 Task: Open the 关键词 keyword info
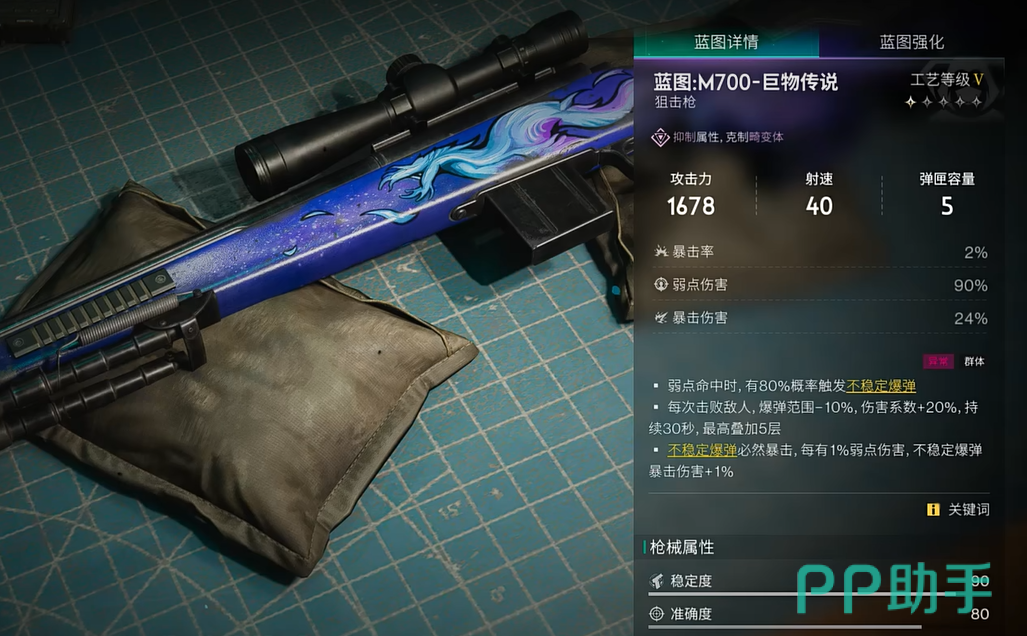point(958,509)
